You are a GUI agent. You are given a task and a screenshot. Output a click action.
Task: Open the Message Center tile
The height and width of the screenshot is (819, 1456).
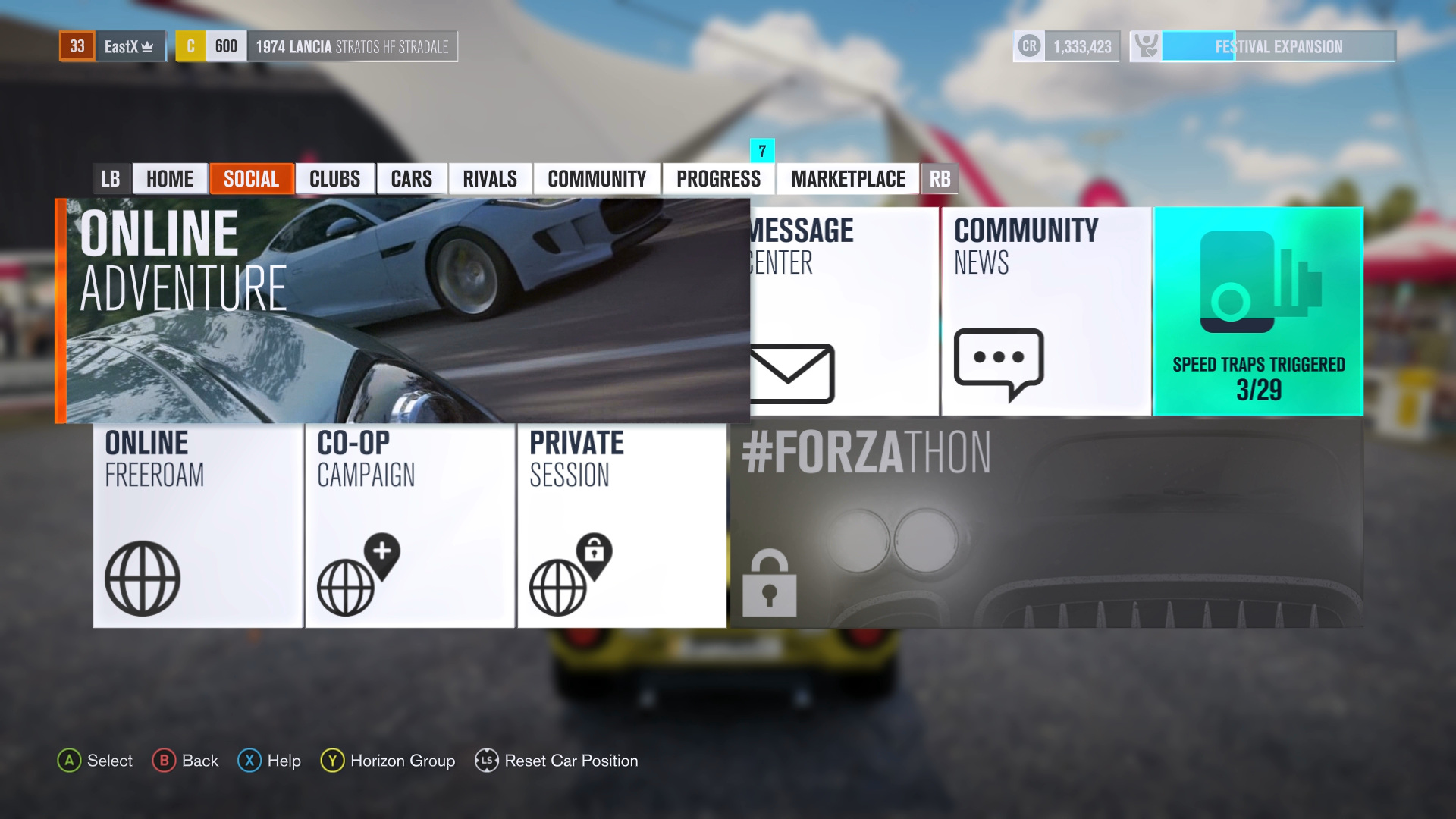(843, 311)
